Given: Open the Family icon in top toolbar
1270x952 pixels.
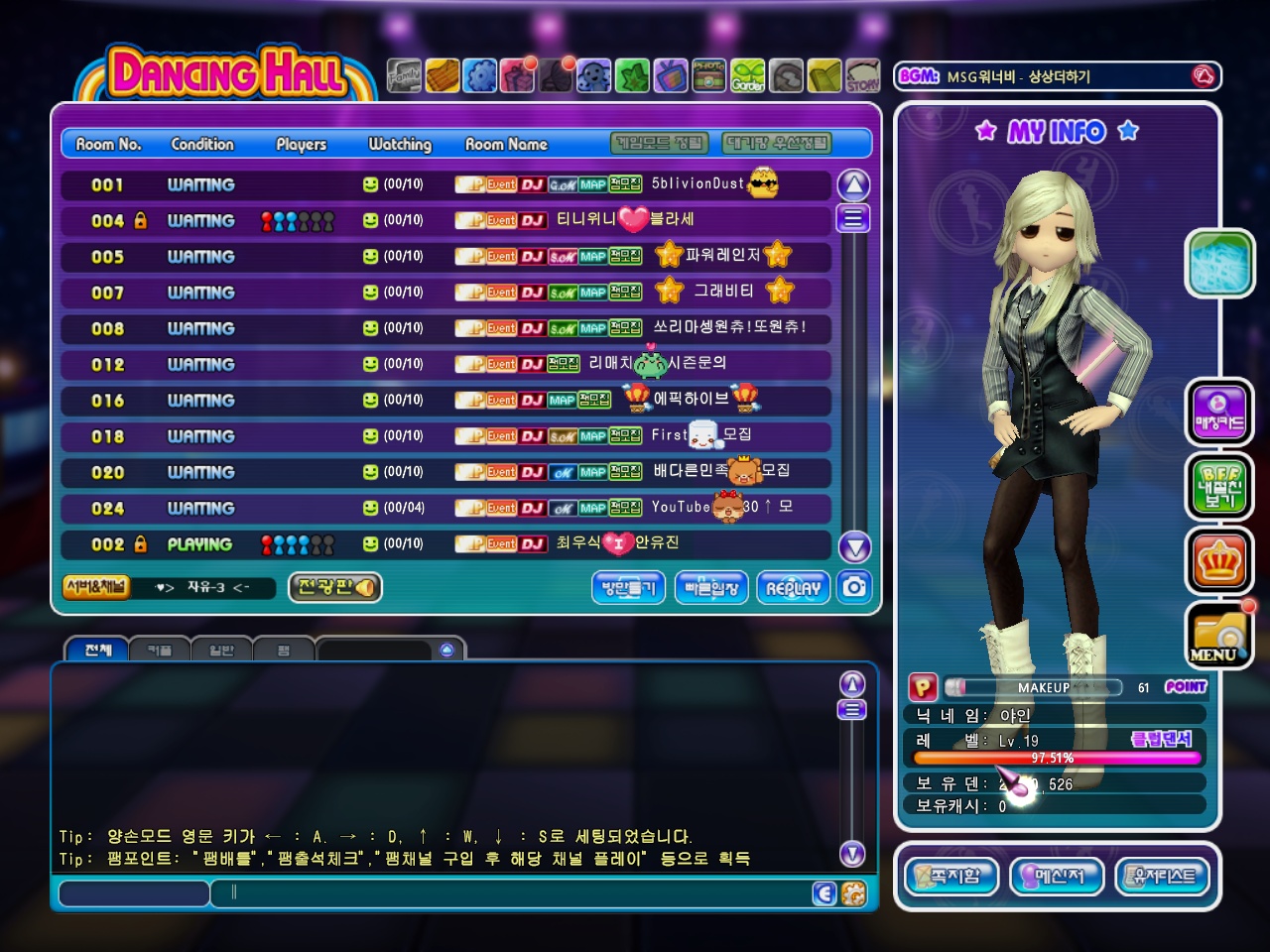Looking at the screenshot, I should click(404, 76).
